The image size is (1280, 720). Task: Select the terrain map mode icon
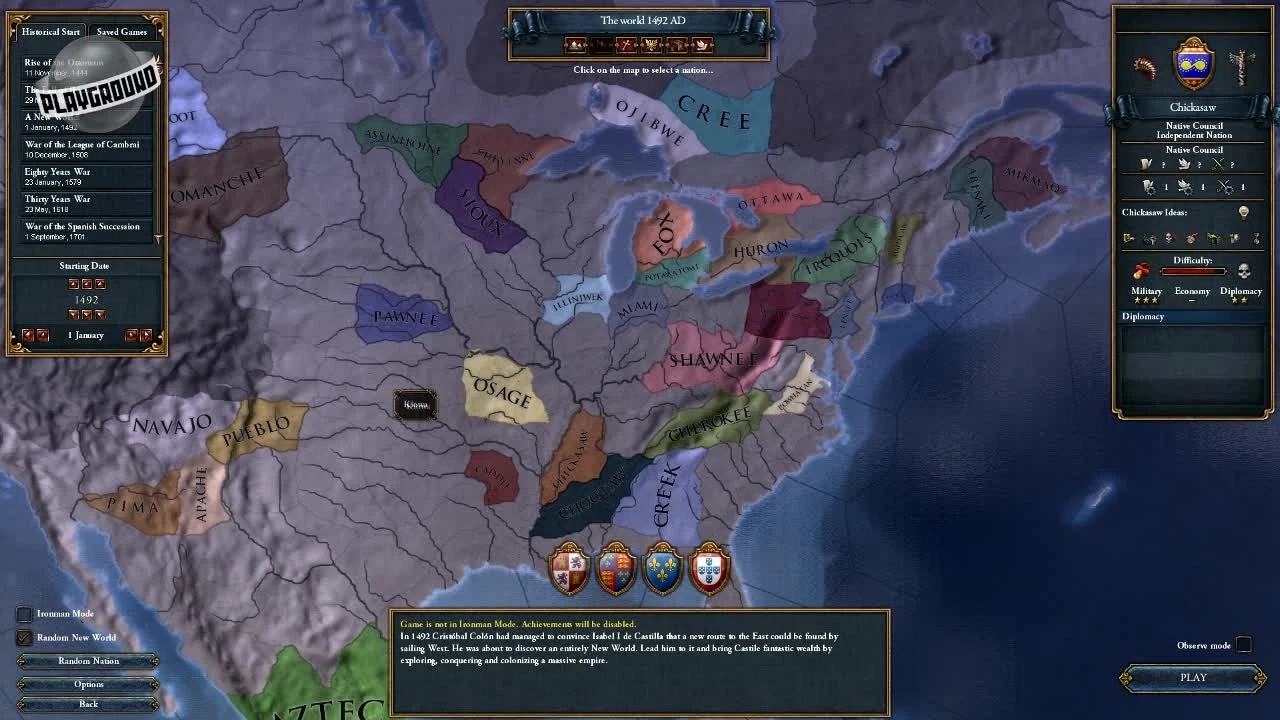[575, 44]
